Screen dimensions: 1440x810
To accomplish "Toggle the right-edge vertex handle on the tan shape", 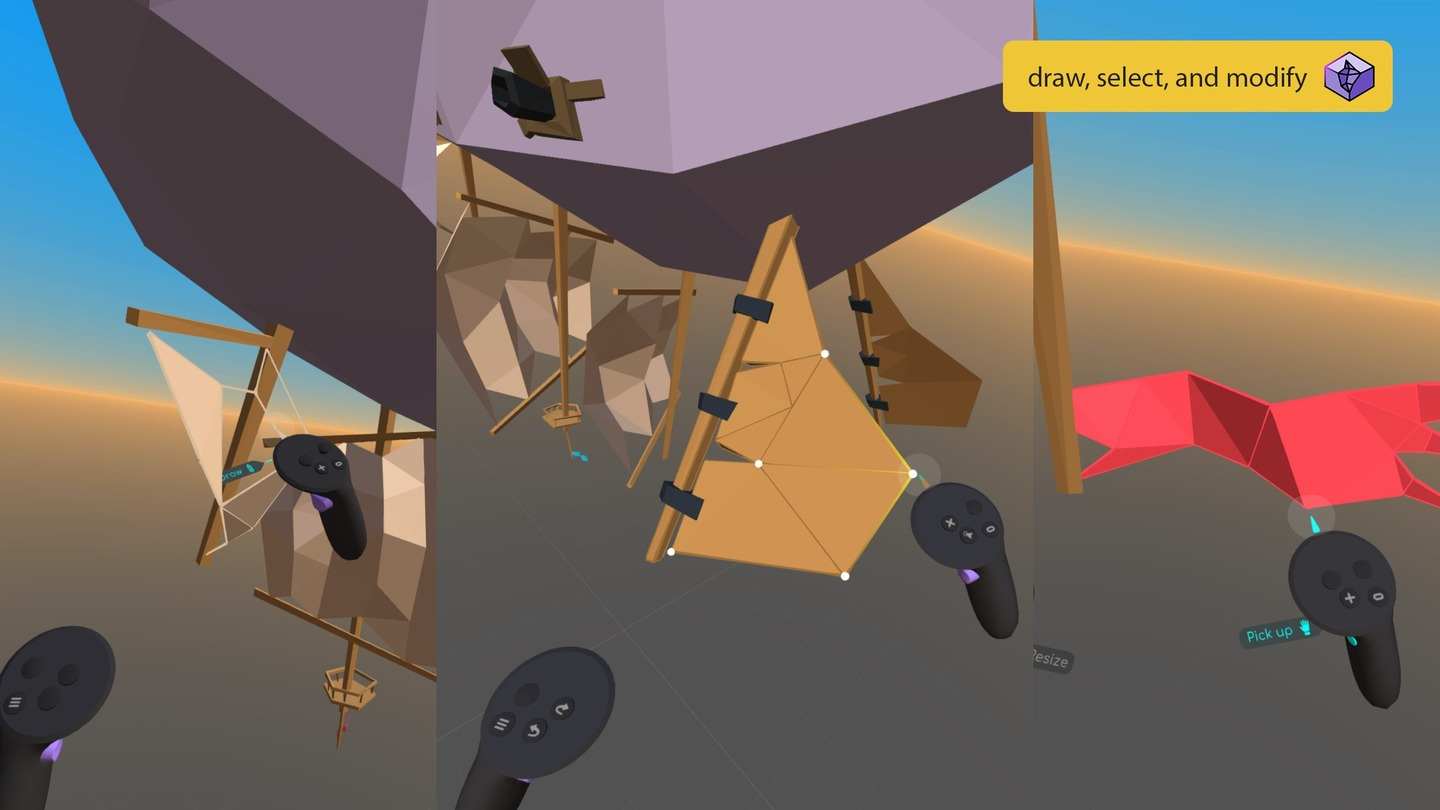I will click(x=911, y=472).
